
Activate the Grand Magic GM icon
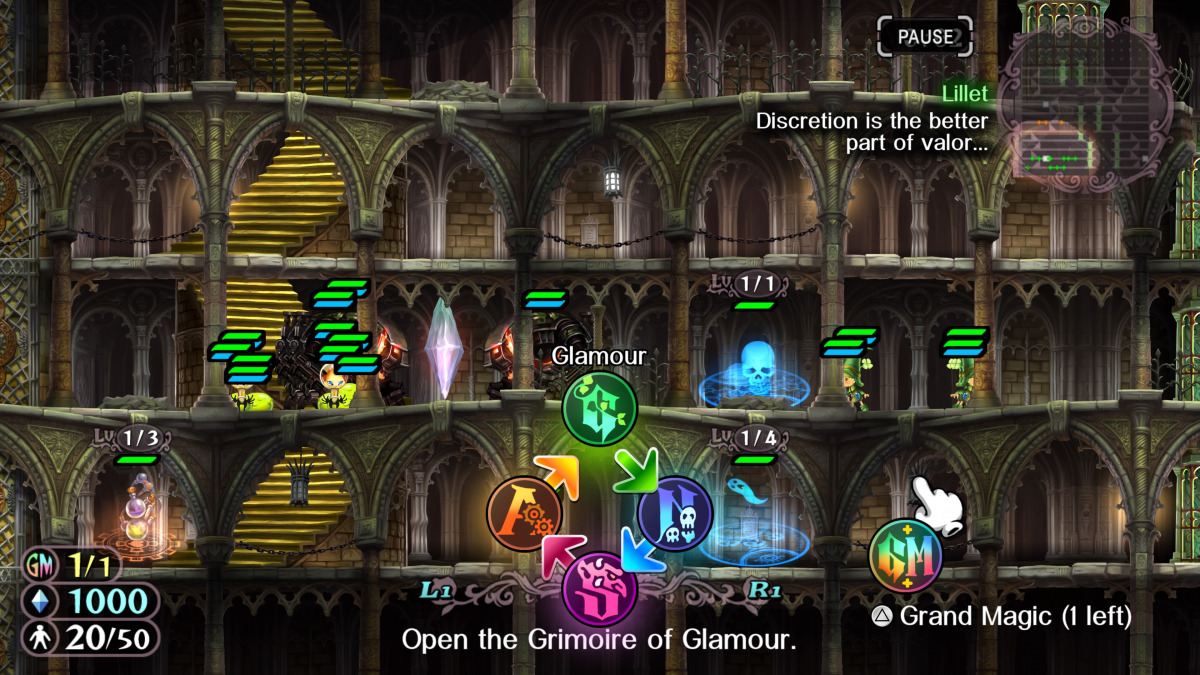click(905, 557)
